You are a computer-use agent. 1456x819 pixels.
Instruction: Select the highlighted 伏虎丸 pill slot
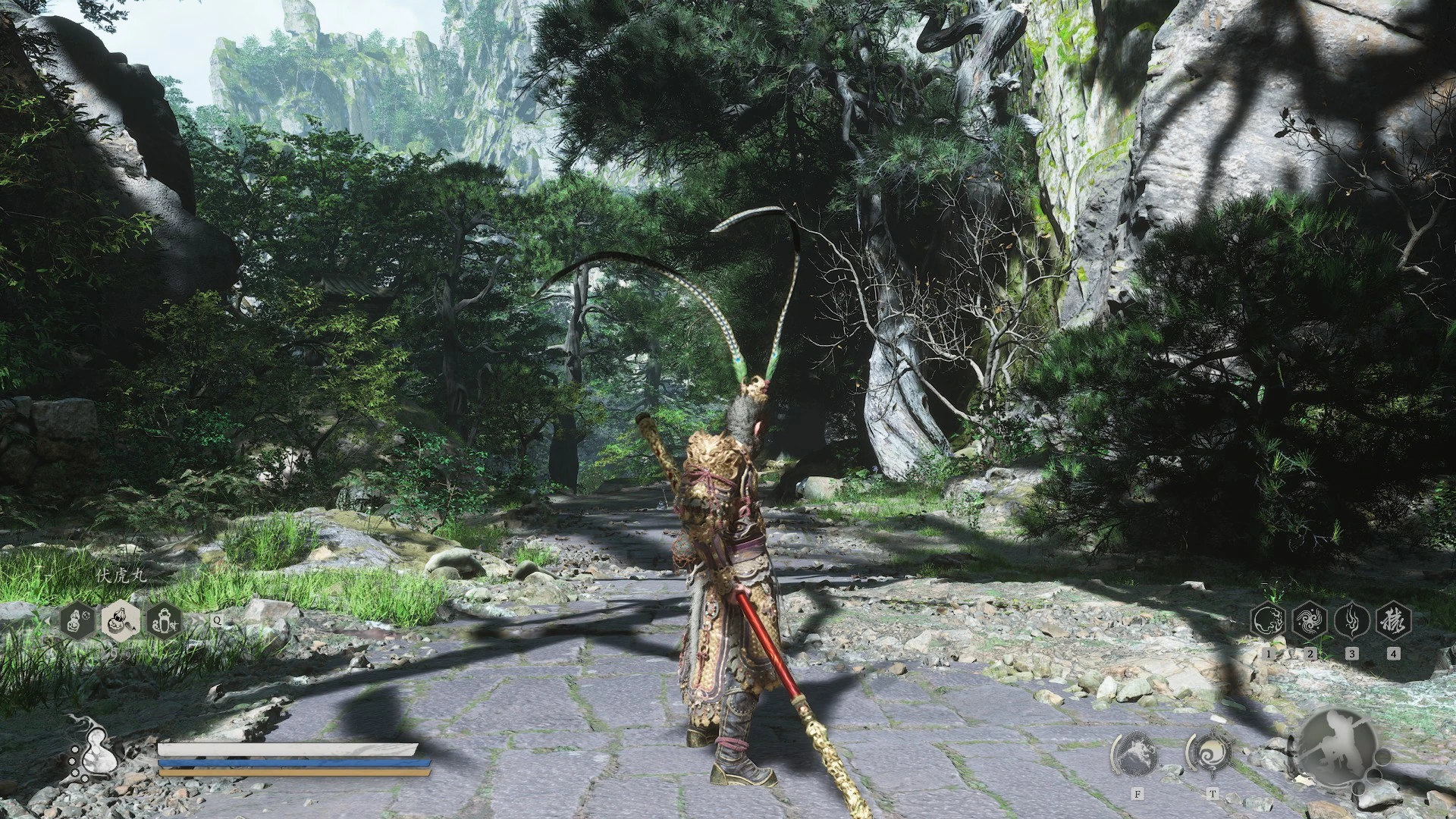click(121, 622)
